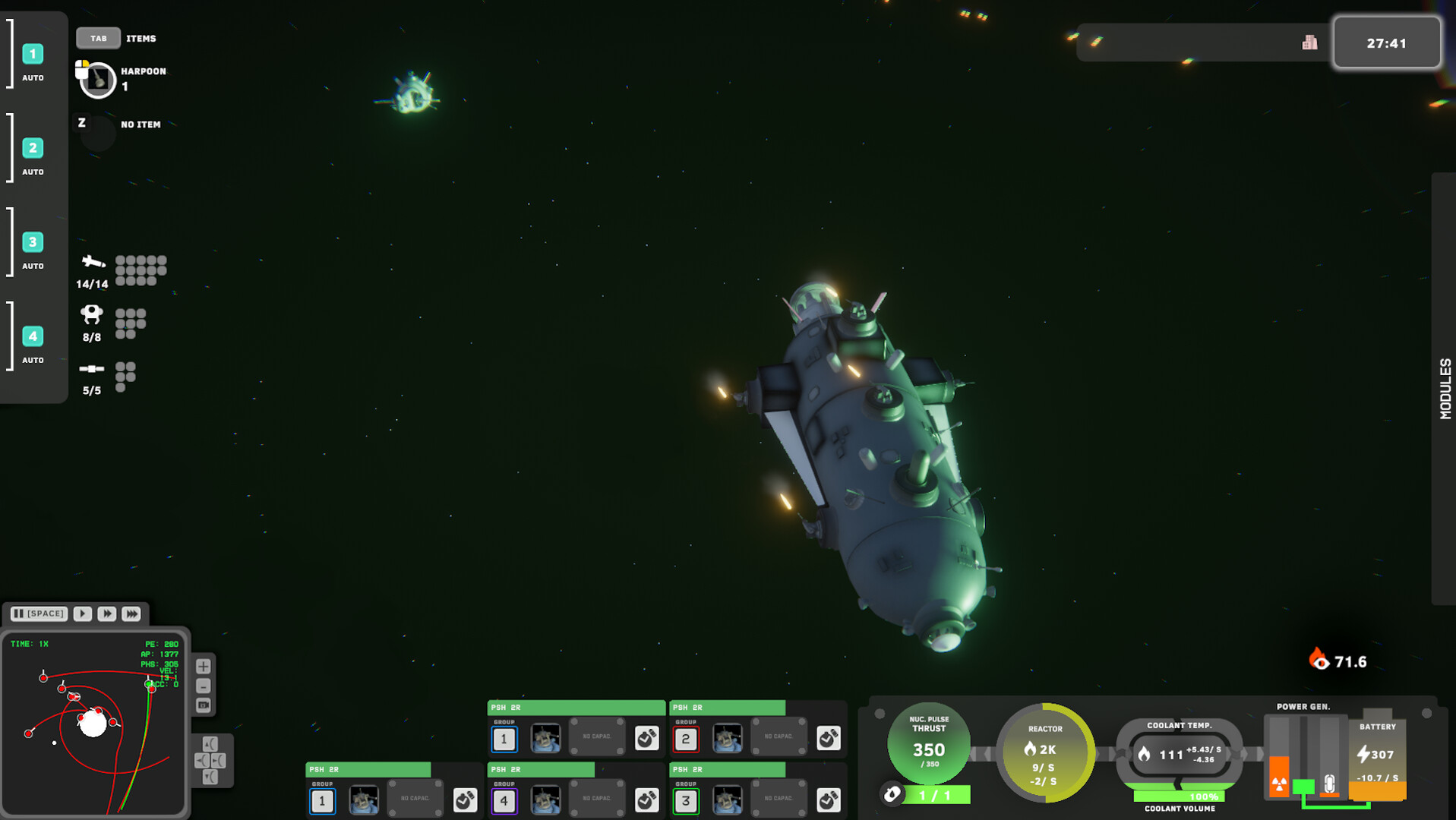Open the Modules side panel
1456x820 pixels.
click(x=1444, y=389)
